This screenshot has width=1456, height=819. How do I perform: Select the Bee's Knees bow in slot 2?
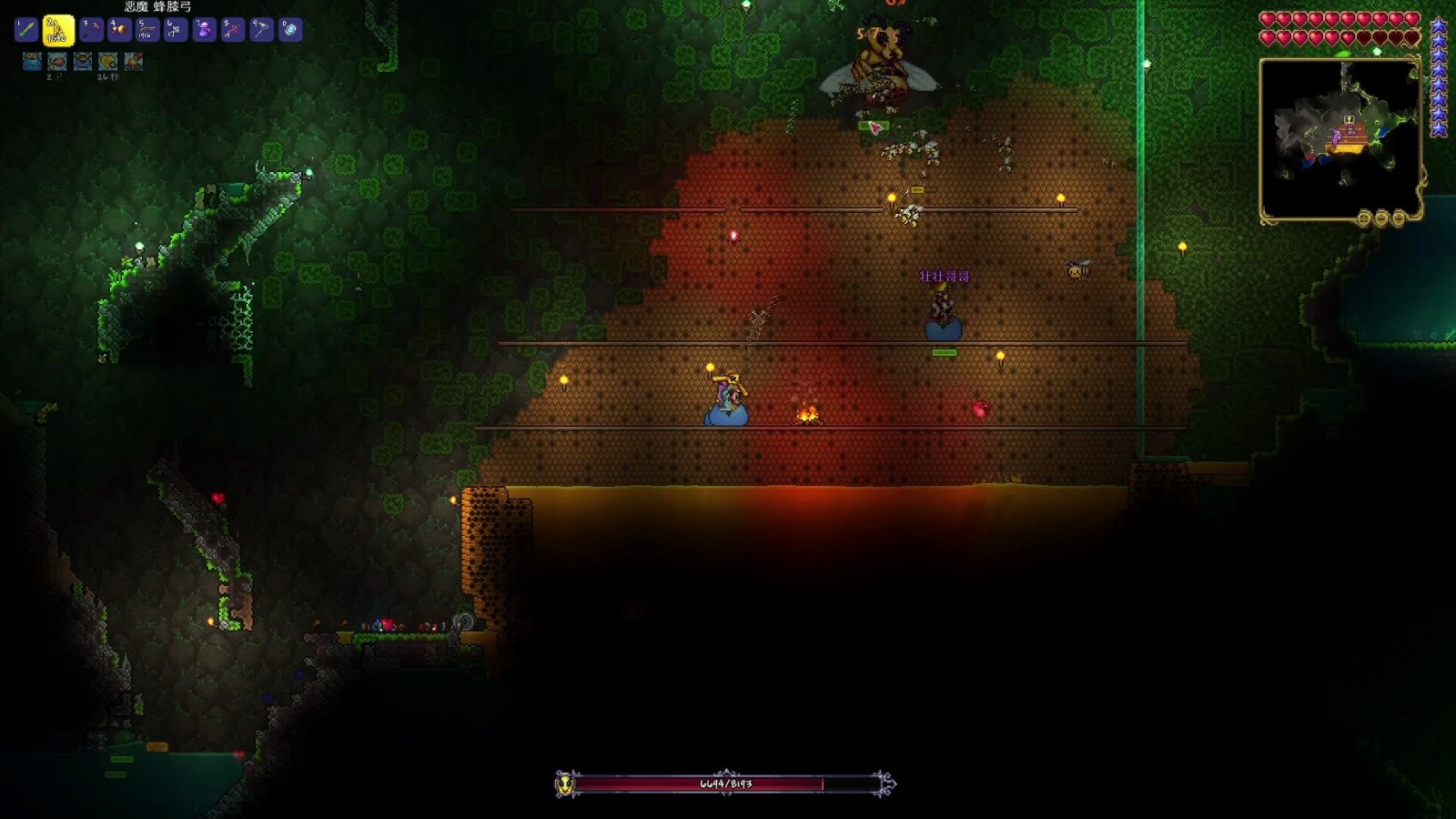pos(58,30)
